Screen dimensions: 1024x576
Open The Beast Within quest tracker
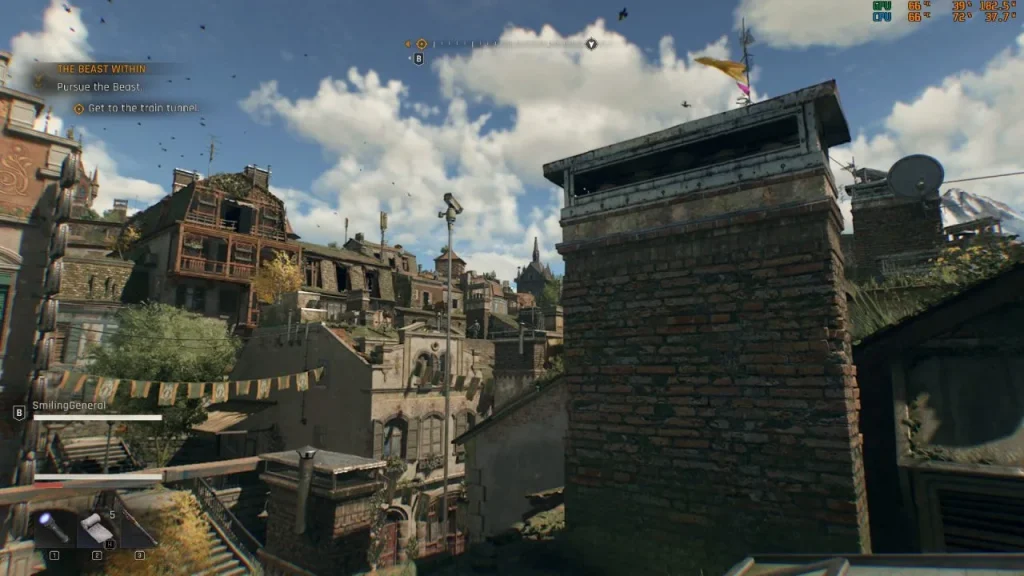(101, 69)
